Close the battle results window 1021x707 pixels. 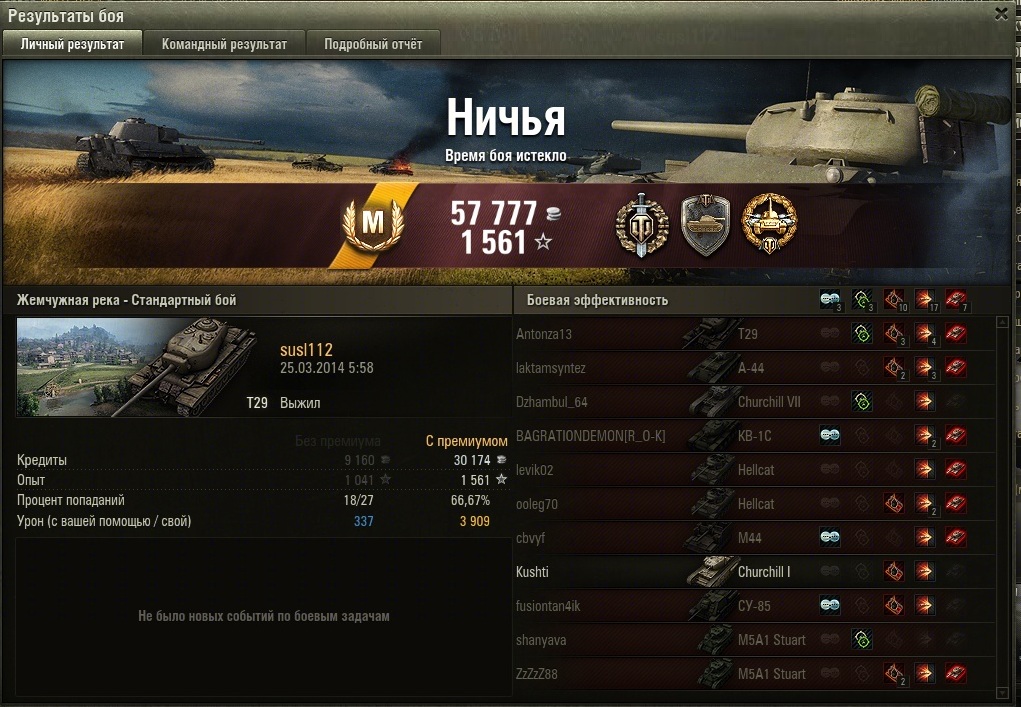pos(1001,14)
